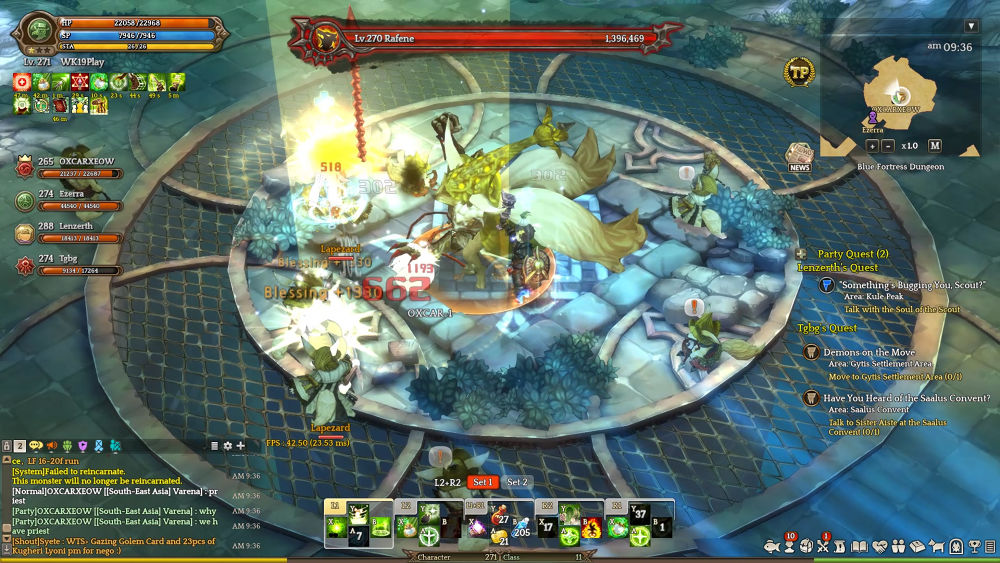Open "Demons on the Move" quest entry
Screen dimensions: 1000x563
pyautogui.click(x=868, y=353)
